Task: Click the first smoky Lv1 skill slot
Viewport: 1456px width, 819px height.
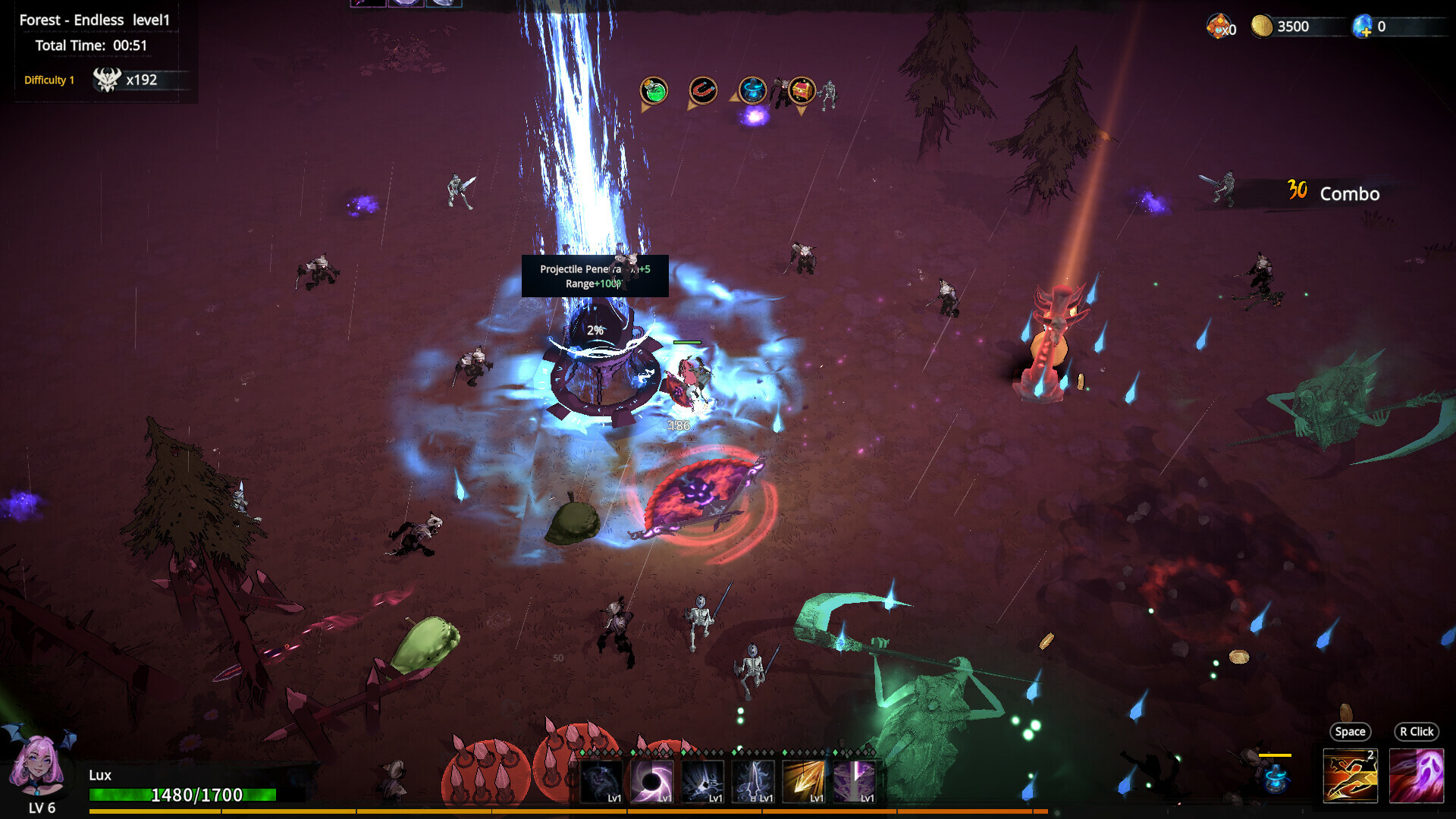Action: click(601, 781)
